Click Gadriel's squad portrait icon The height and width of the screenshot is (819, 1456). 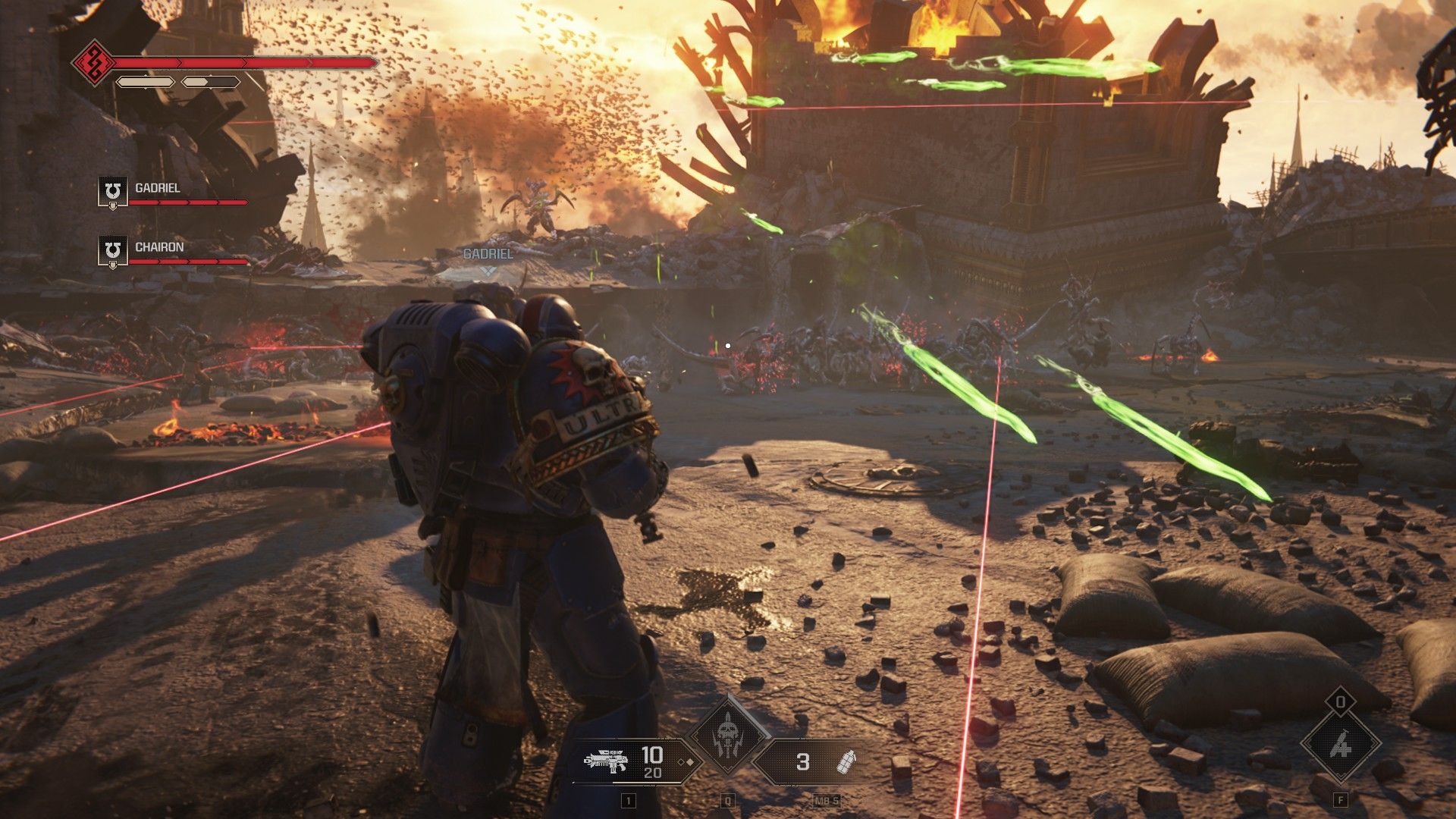pyautogui.click(x=113, y=191)
